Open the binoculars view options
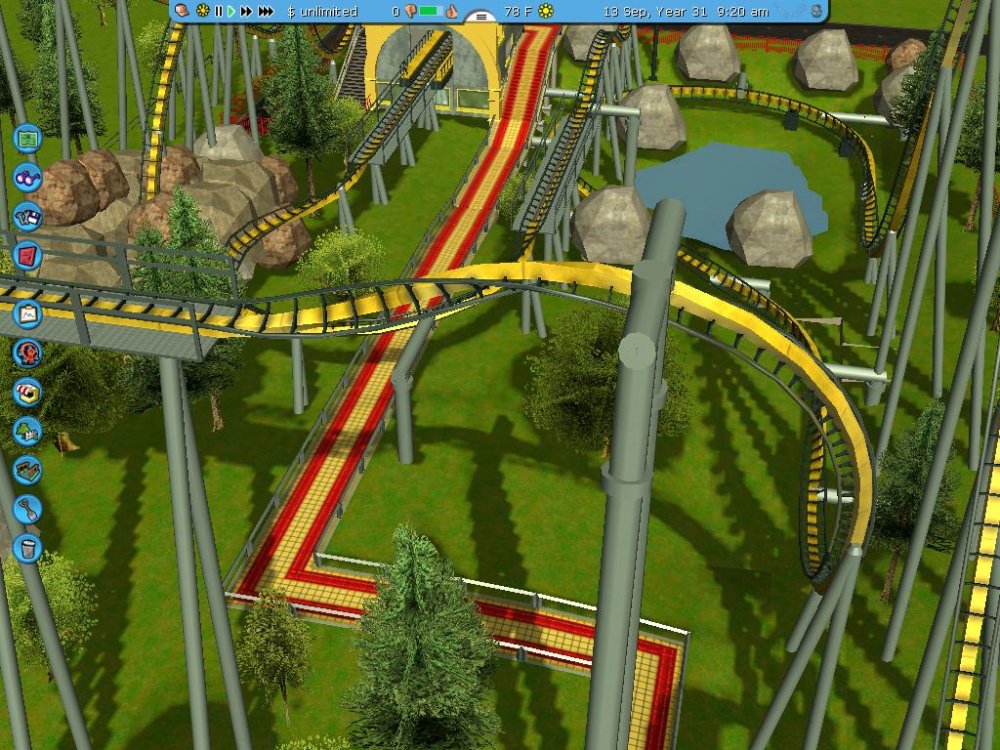Screen dimensions: 1000x750 [27, 177]
